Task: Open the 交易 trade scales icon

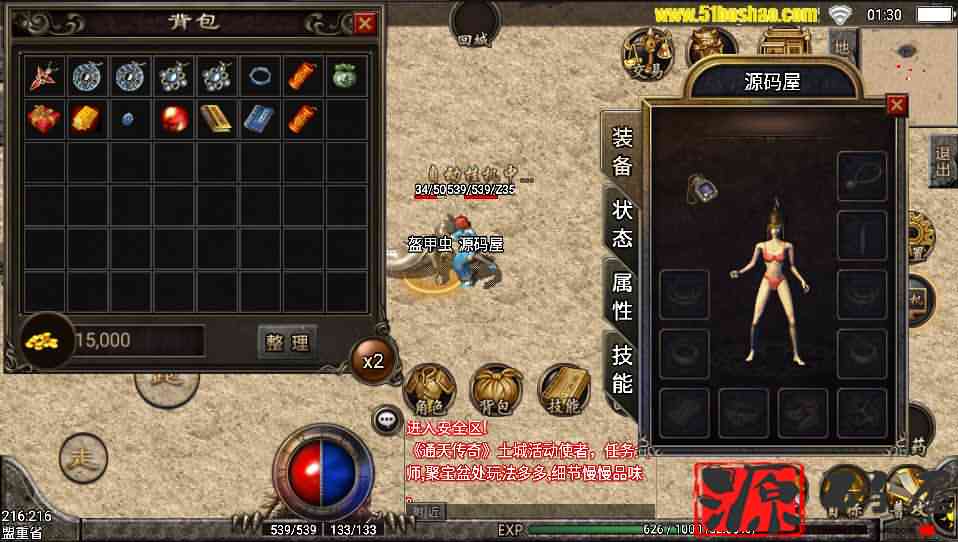Action: pos(647,53)
